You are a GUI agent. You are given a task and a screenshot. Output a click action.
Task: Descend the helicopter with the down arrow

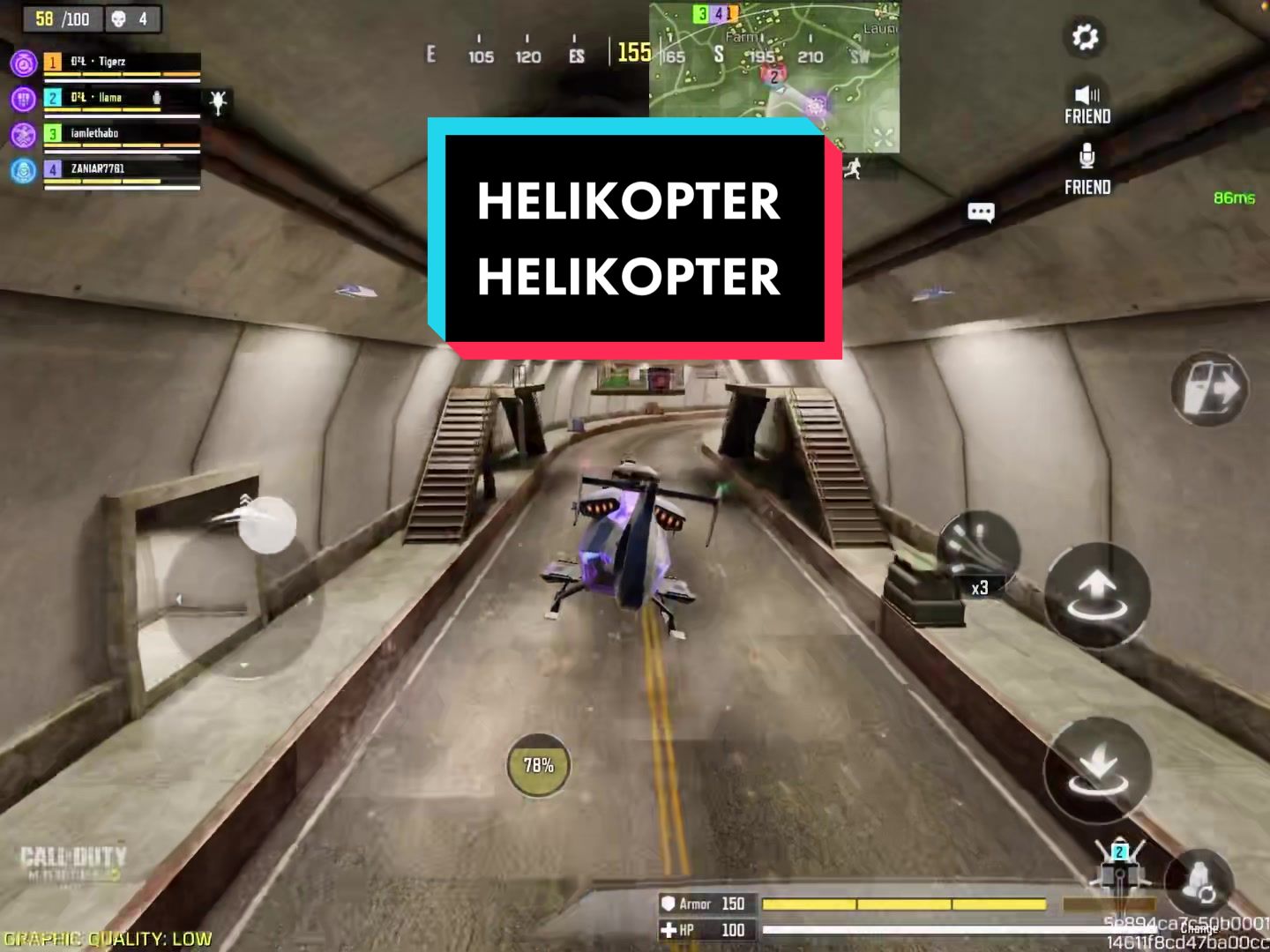pyautogui.click(x=1097, y=770)
